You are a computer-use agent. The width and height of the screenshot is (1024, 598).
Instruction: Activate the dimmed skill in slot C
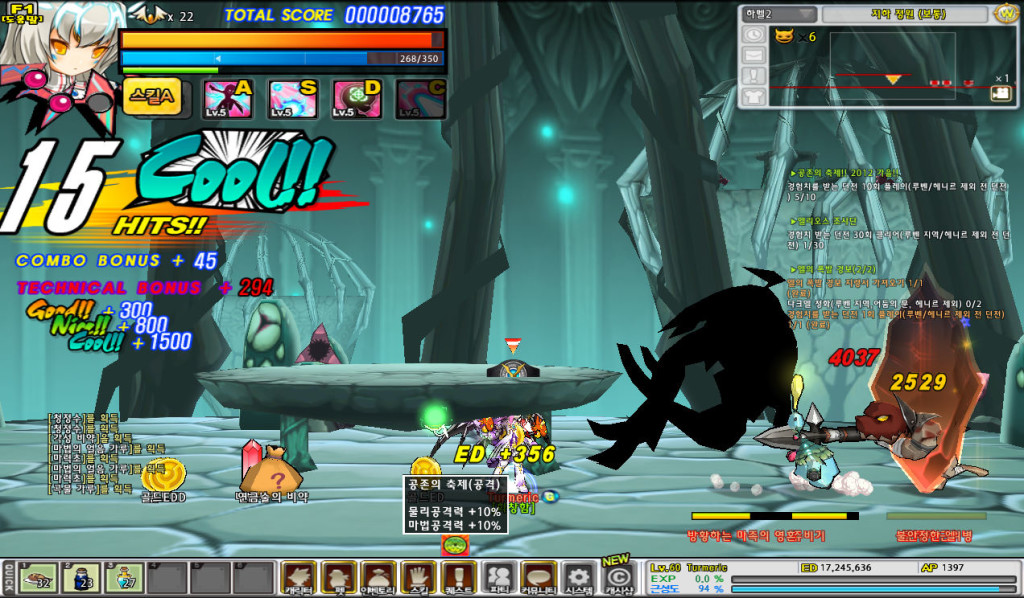point(420,99)
